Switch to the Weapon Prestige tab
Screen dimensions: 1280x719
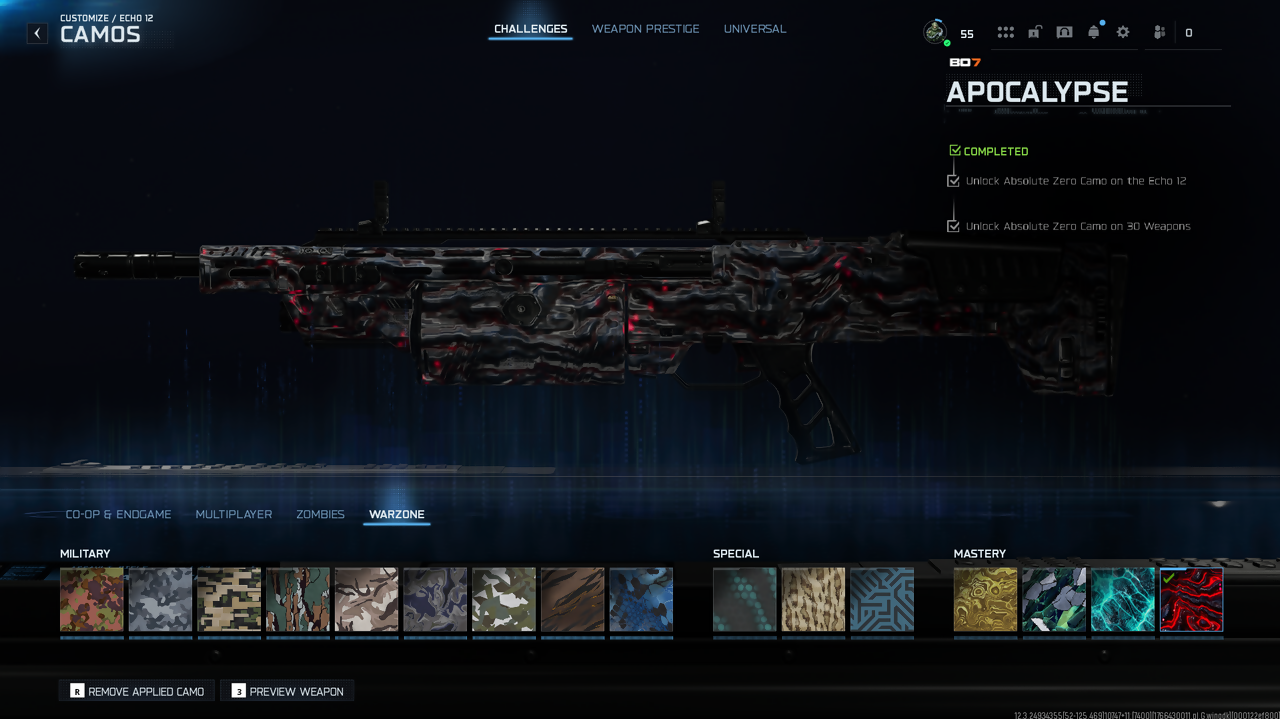645,29
